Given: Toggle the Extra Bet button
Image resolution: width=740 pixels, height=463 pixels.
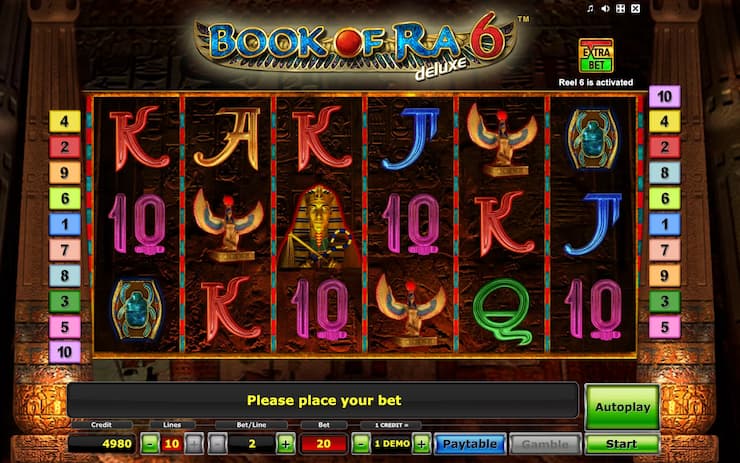Looking at the screenshot, I should tap(595, 54).
